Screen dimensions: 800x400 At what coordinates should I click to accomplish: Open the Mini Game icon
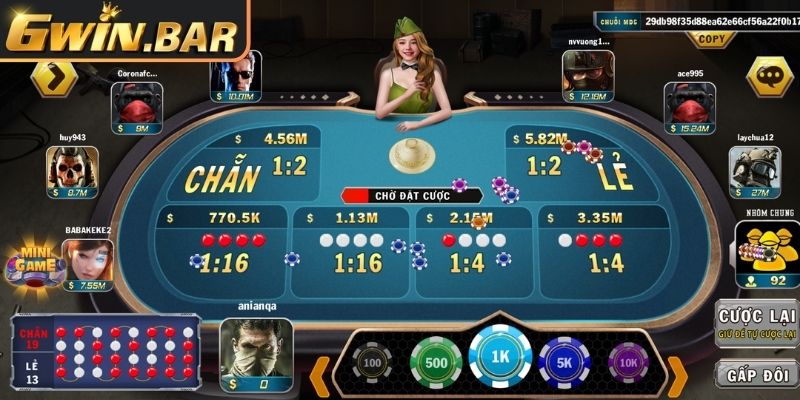point(28,265)
